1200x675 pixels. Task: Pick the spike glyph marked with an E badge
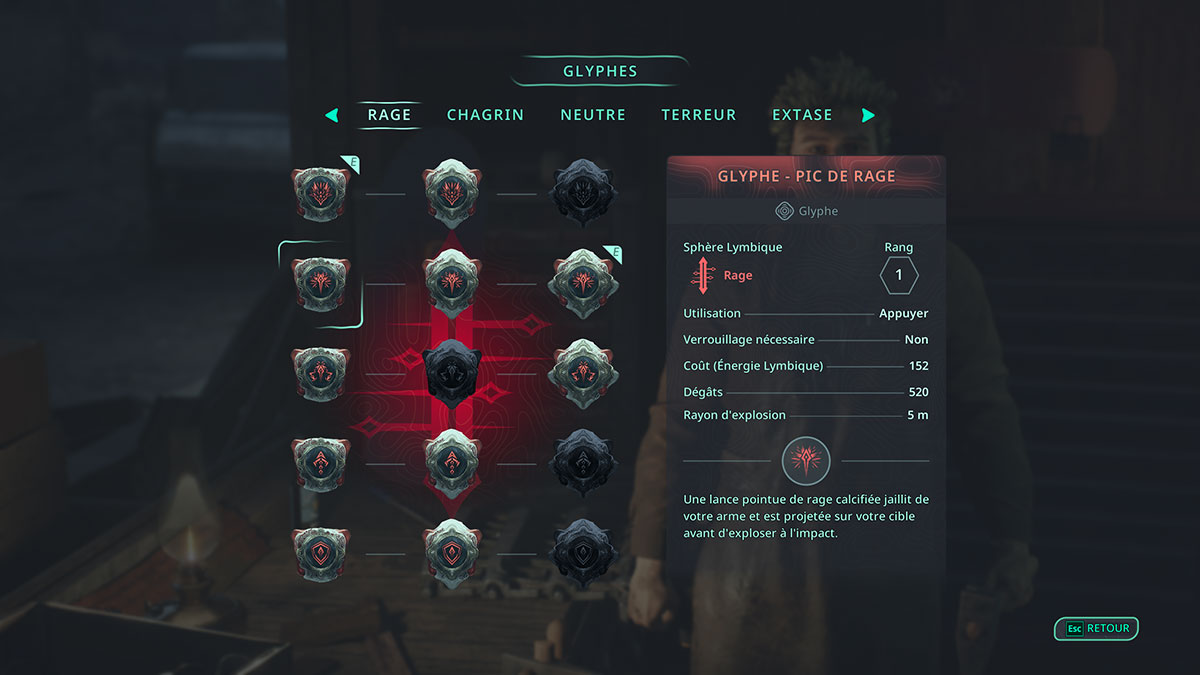(582, 282)
